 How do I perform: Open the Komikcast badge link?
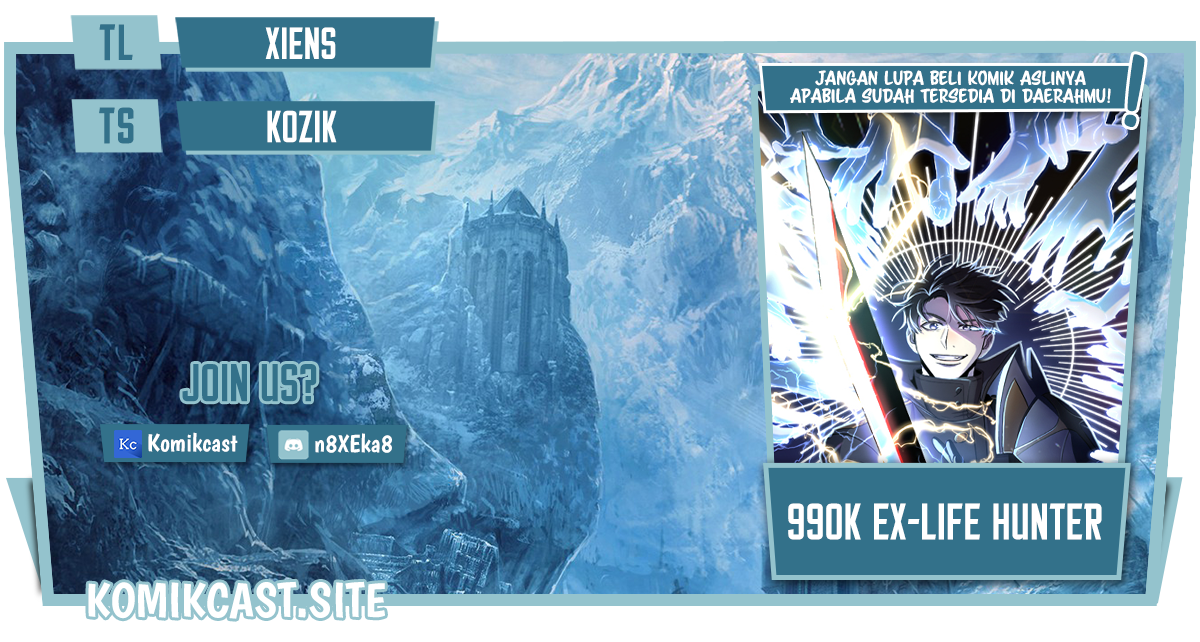pyautogui.click(x=176, y=443)
